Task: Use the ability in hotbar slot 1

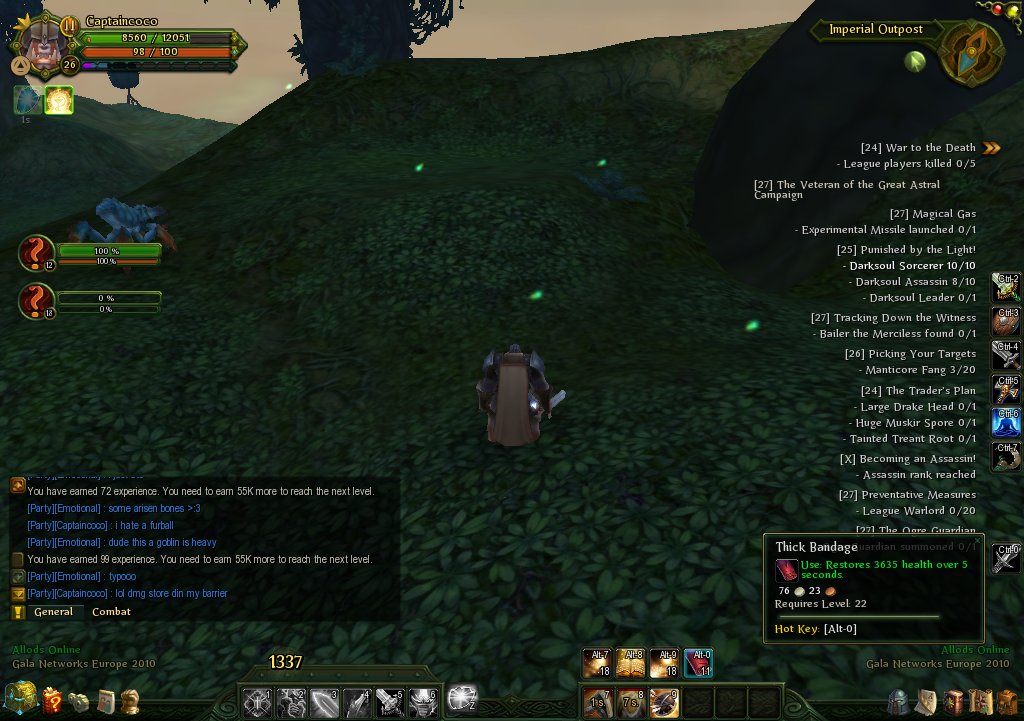Action: pyautogui.click(x=257, y=701)
